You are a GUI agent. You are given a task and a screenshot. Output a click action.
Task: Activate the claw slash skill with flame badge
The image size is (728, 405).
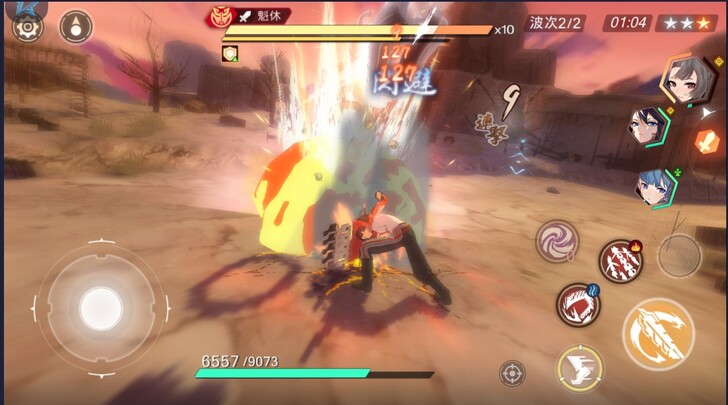point(620,262)
